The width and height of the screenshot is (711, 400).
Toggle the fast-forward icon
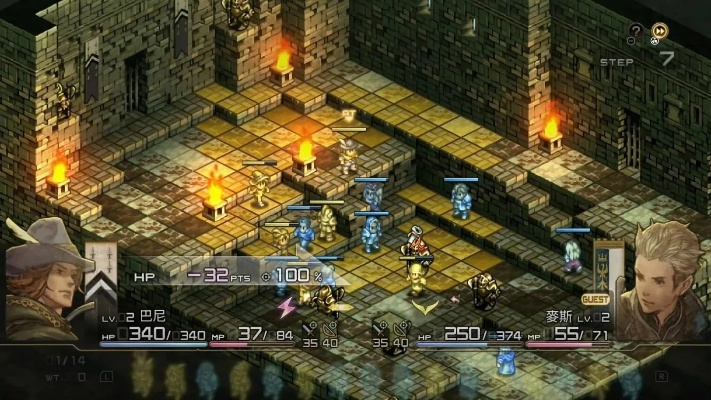tap(660, 32)
